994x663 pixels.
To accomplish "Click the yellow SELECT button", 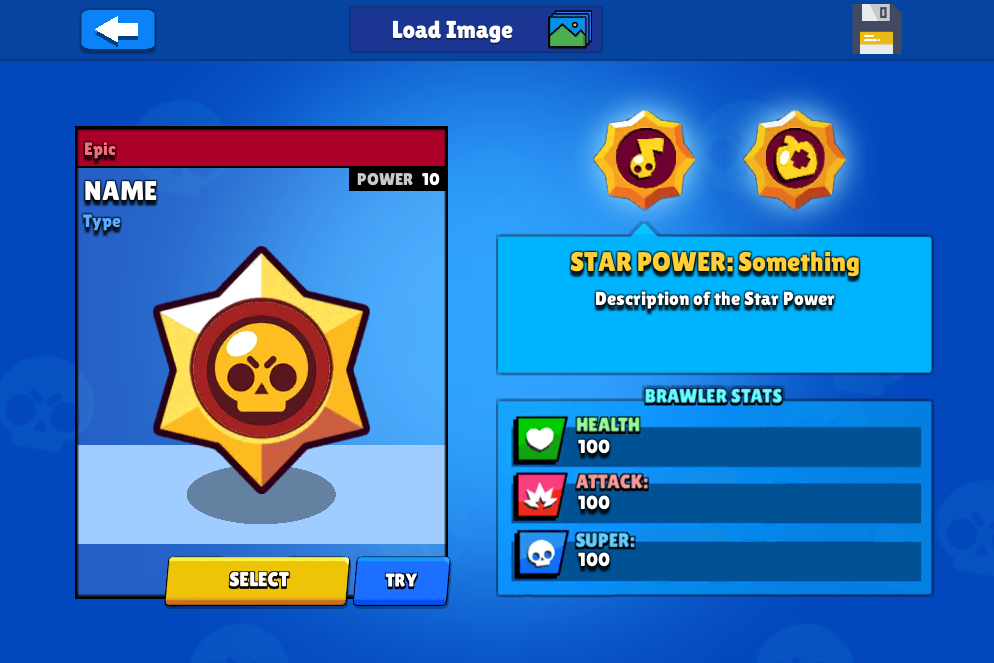I will click(x=258, y=580).
